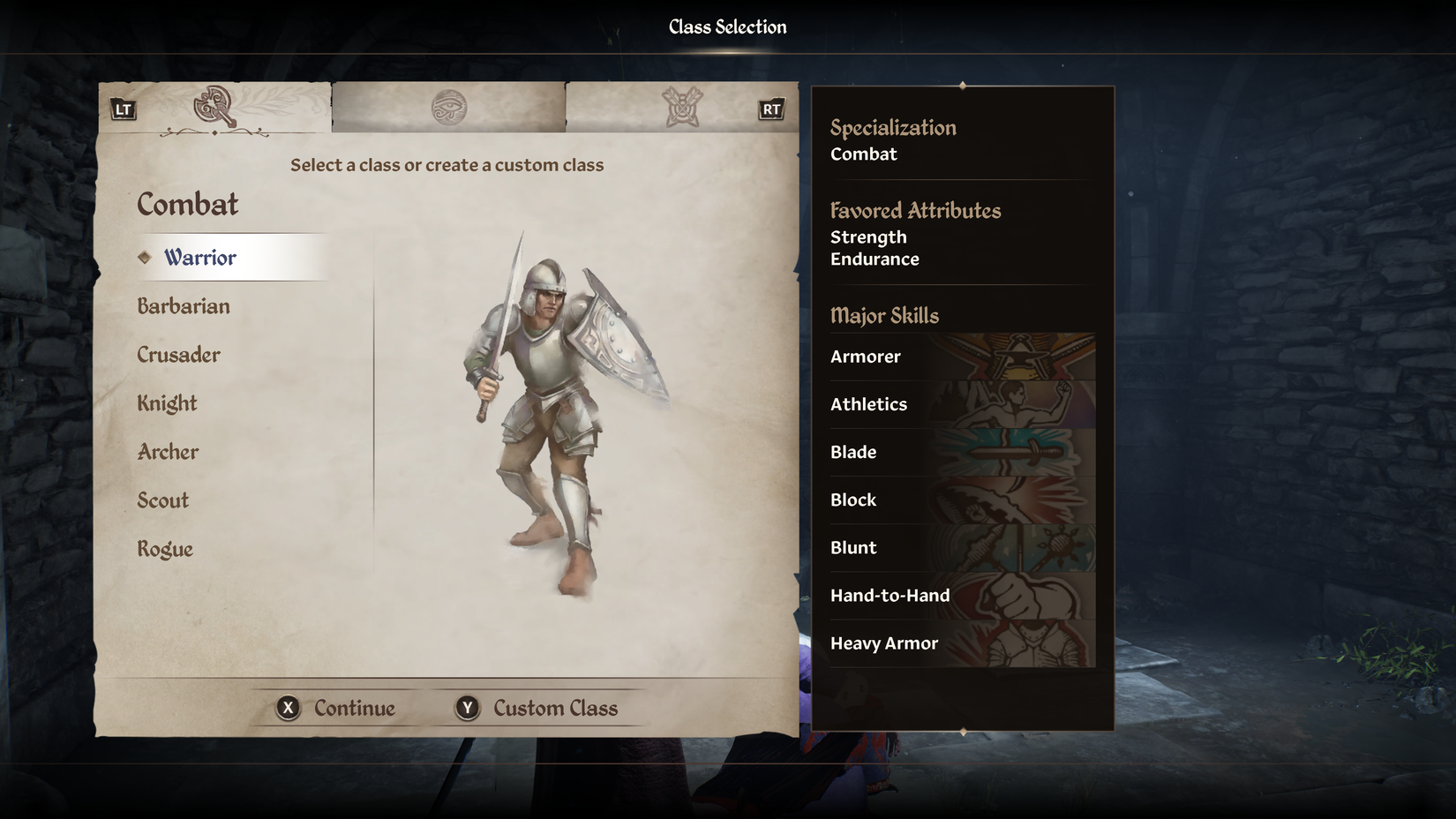Choose the Archer class

tap(168, 452)
